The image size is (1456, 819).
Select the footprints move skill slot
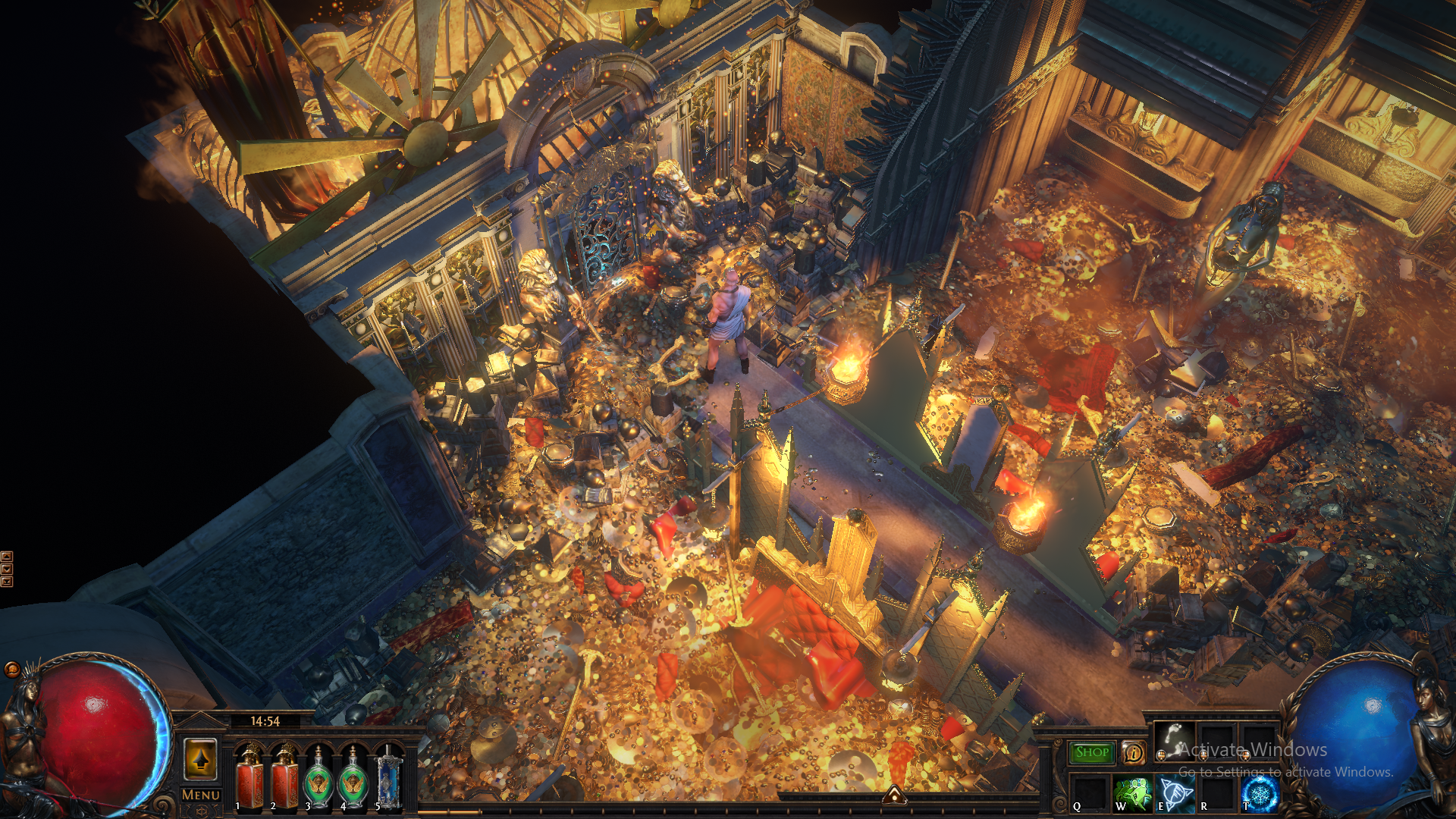pos(1173,739)
